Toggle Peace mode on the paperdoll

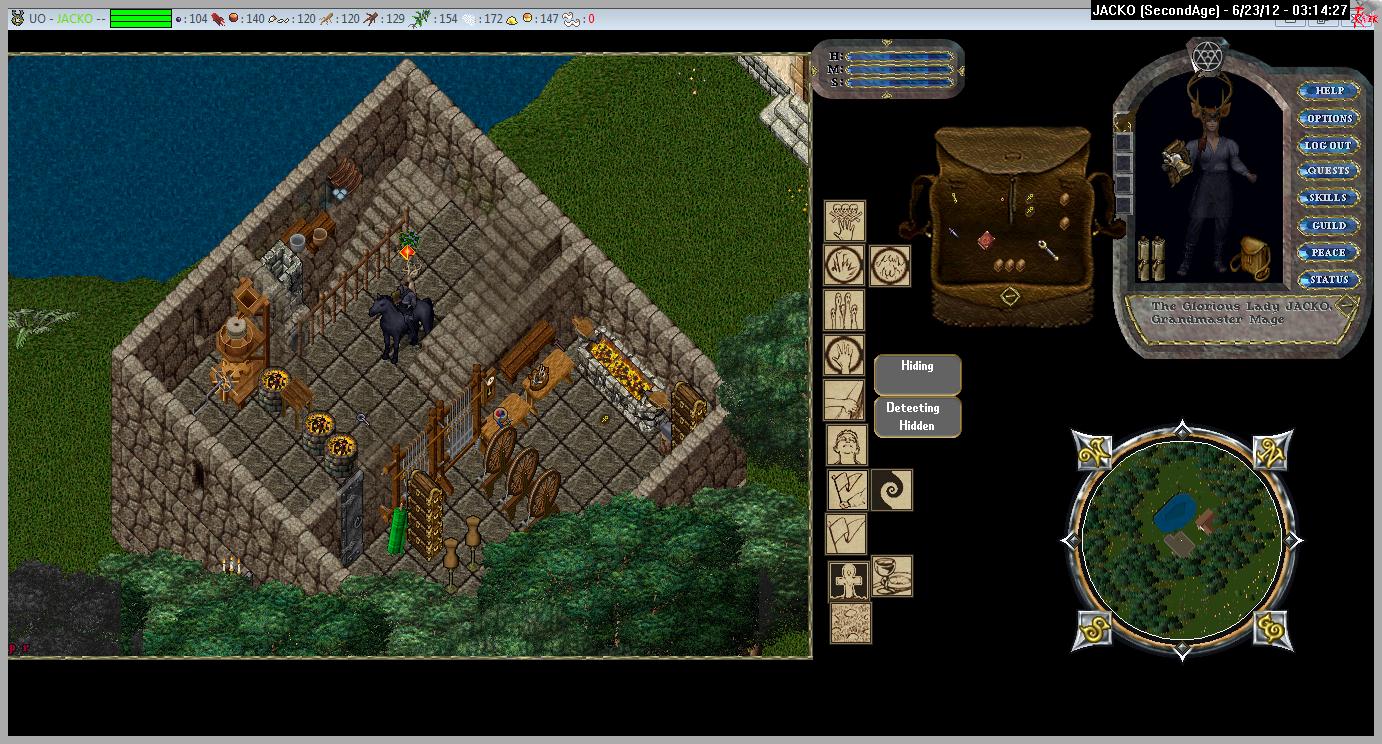pyautogui.click(x=1328, y=253)
